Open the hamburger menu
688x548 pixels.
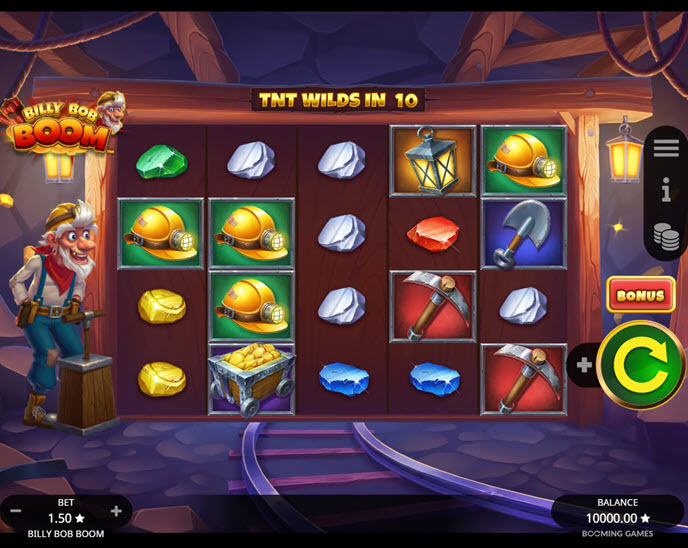pyautogui.click(x=666, y=148)
